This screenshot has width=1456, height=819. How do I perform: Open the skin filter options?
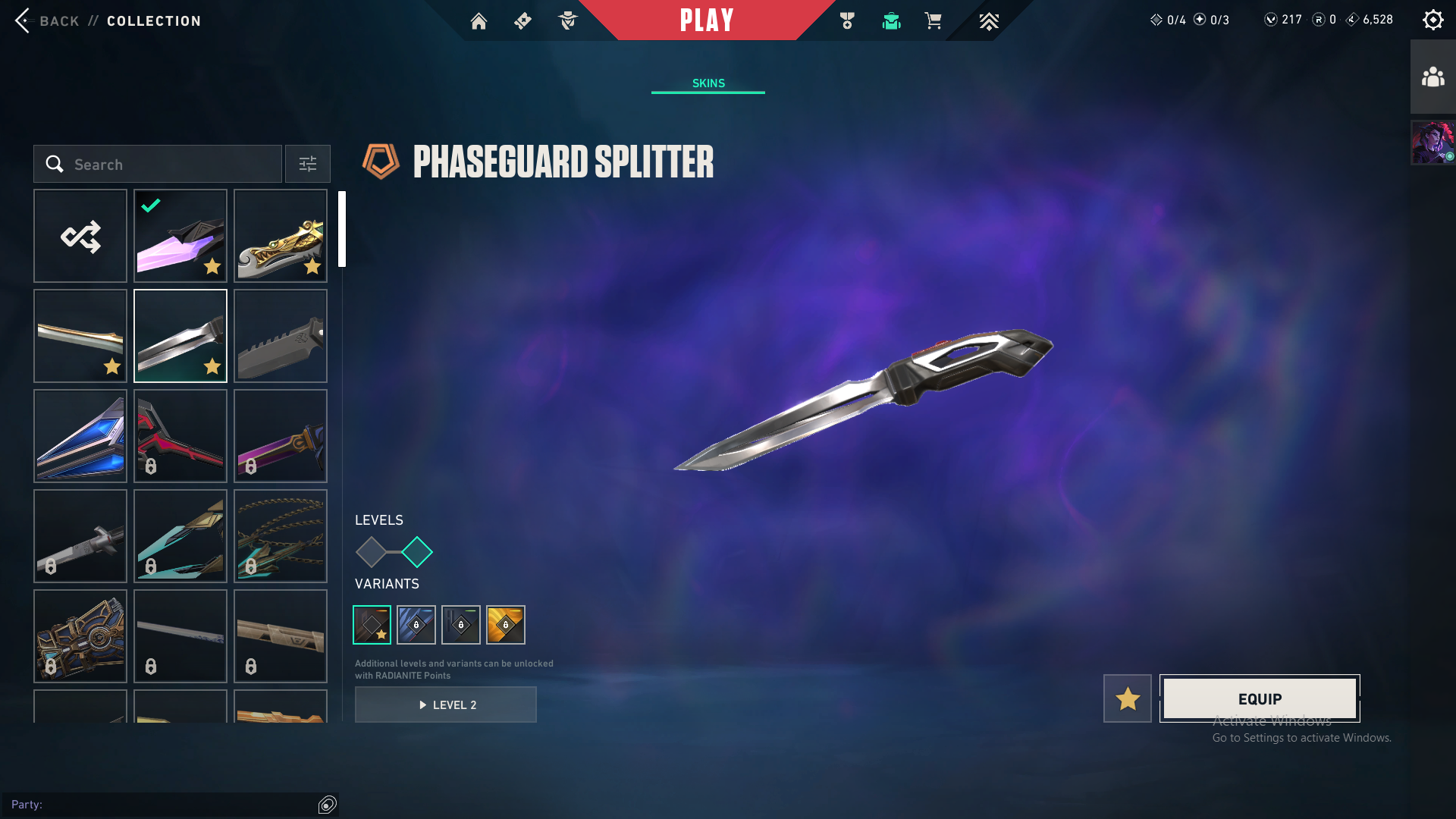(x=308, y=164)
